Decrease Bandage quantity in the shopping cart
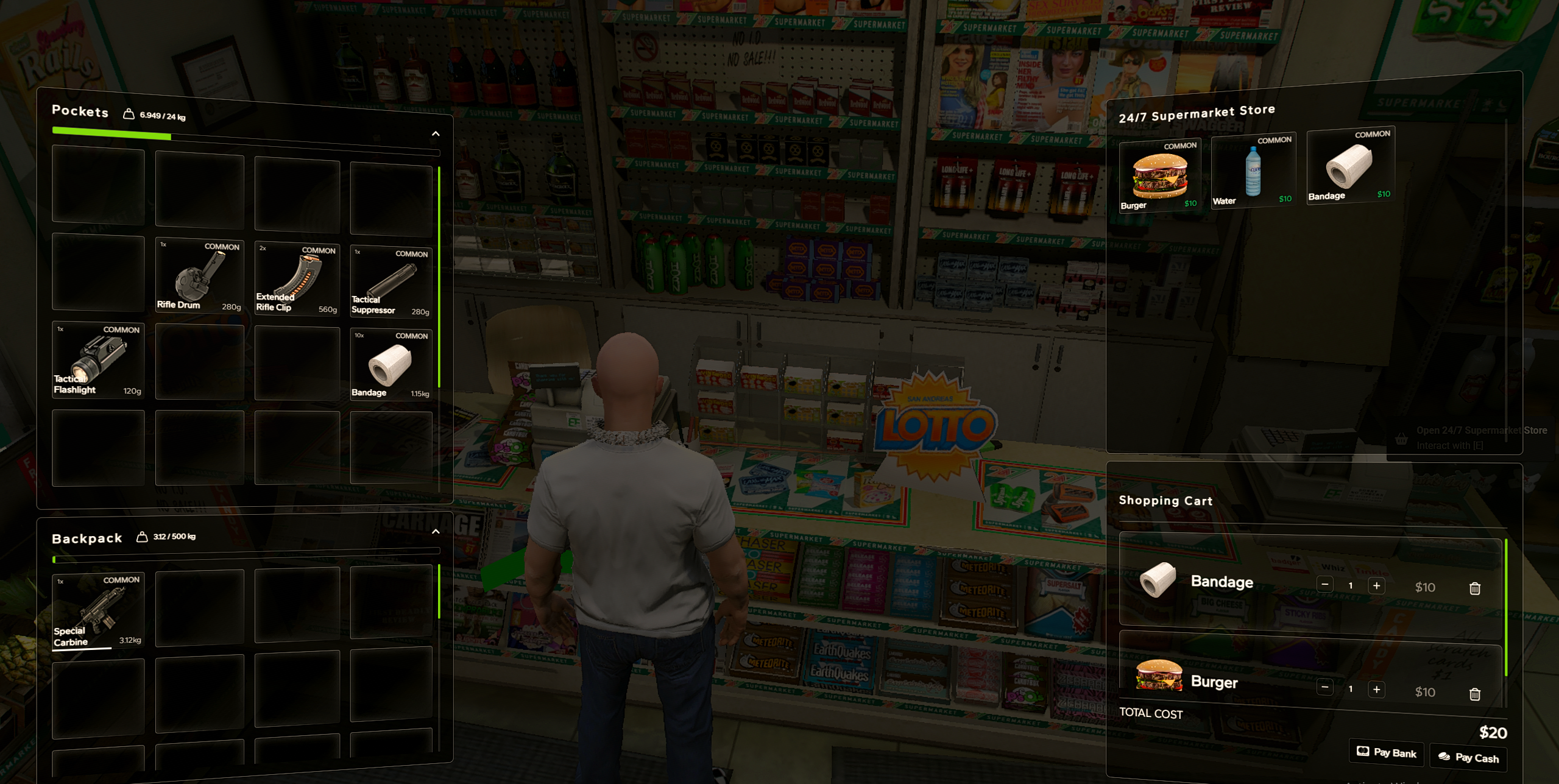The image size is (1559, 784). pyautogui.click(x=1324, y=585)
